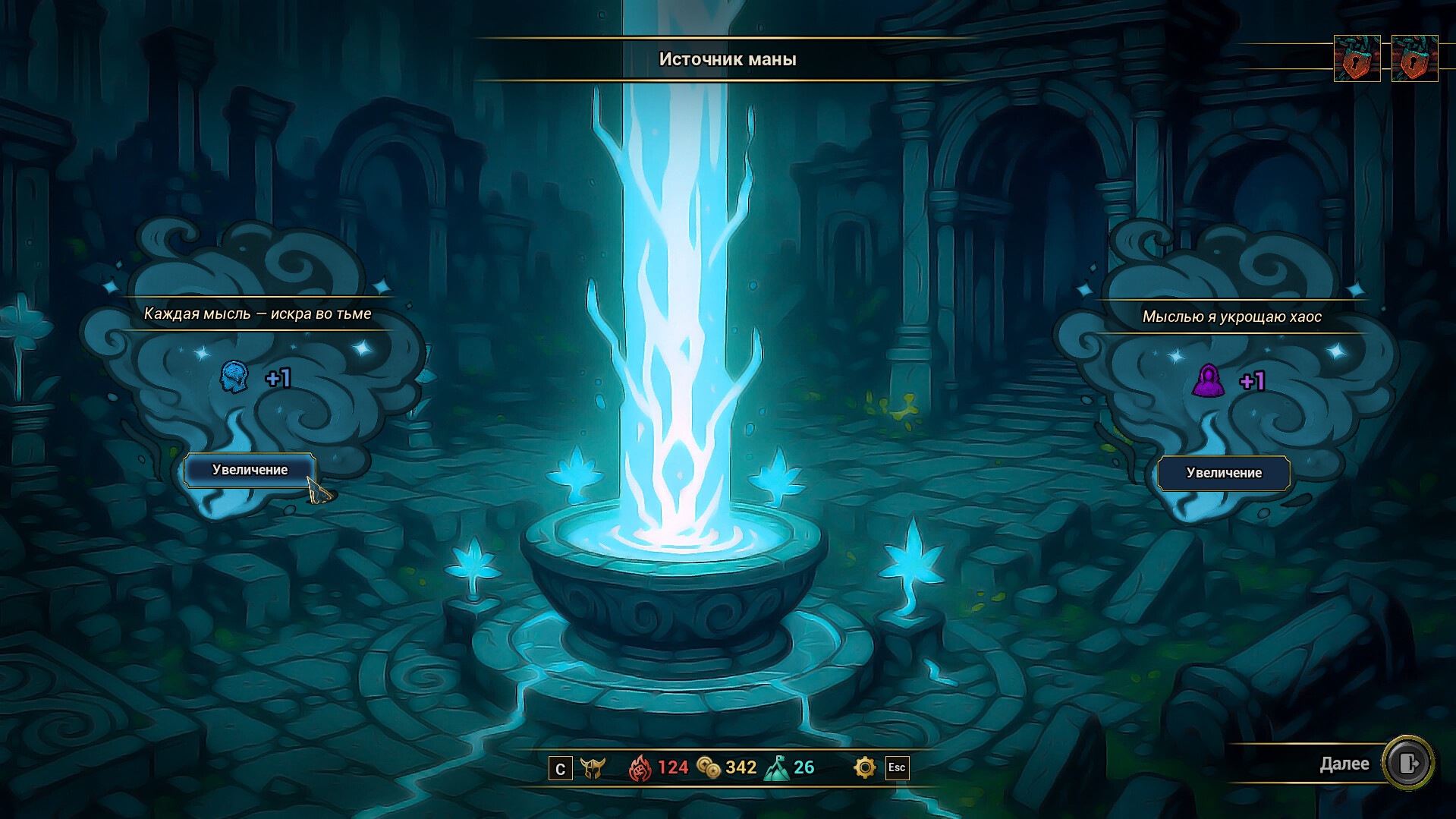1456x819 pixels.
Task: Open the golden helmet hero icon in the bottom bar
Action: tap(595, 768)
